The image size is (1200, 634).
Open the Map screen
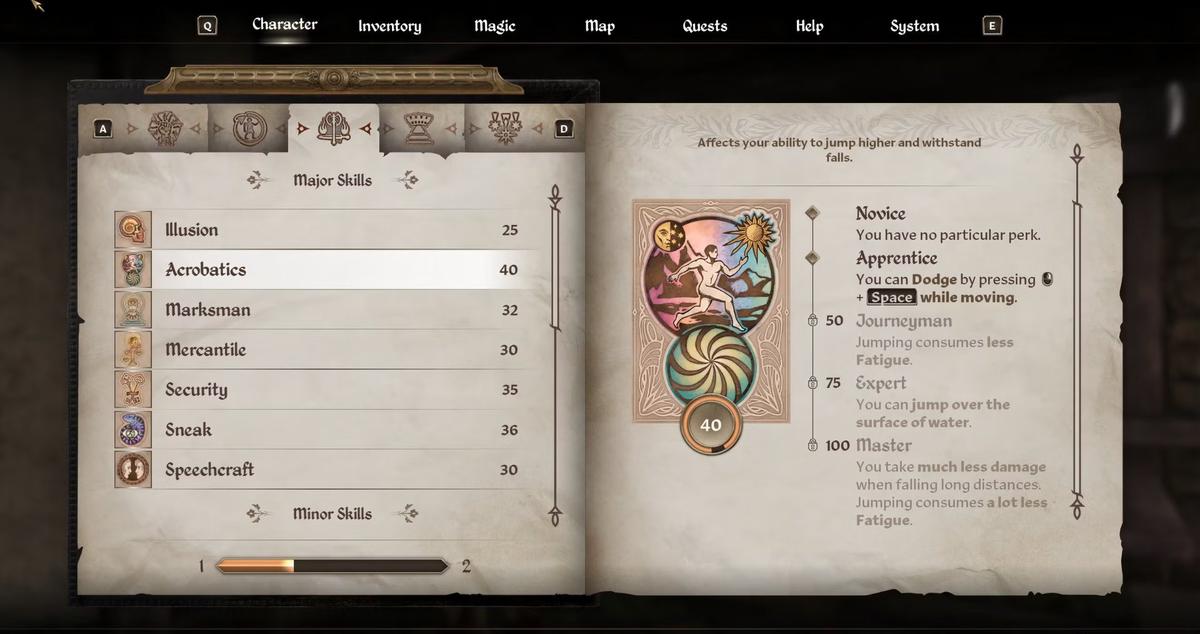tap(599, 26)
